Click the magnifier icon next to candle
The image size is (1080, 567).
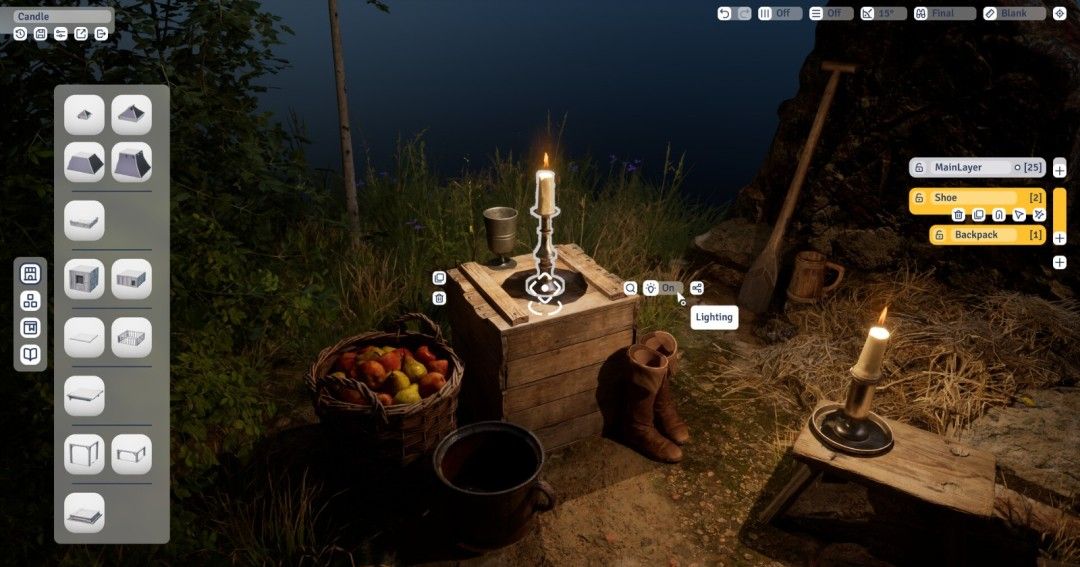coord(630,288)
